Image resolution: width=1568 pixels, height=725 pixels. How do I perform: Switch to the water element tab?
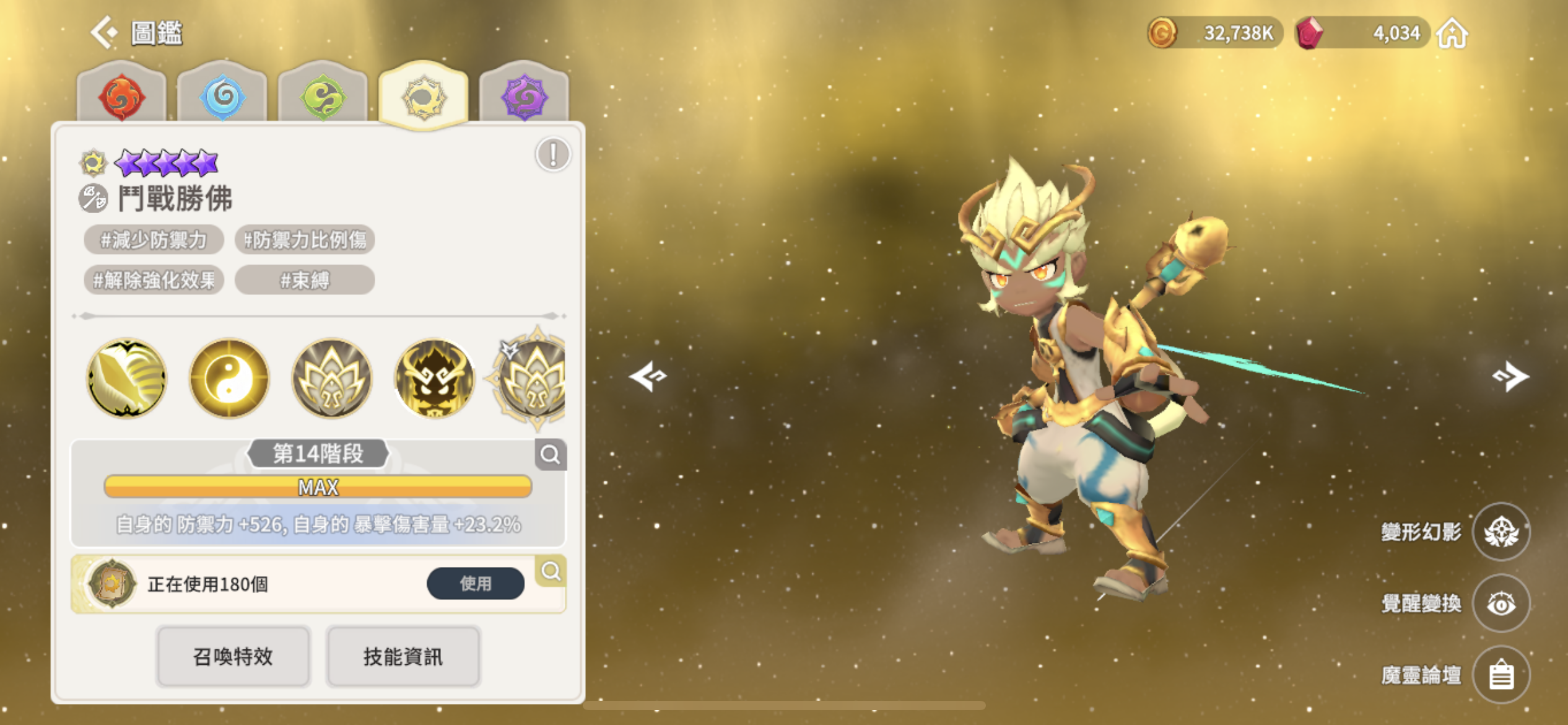pyautogui.click(x=223, y=96)
